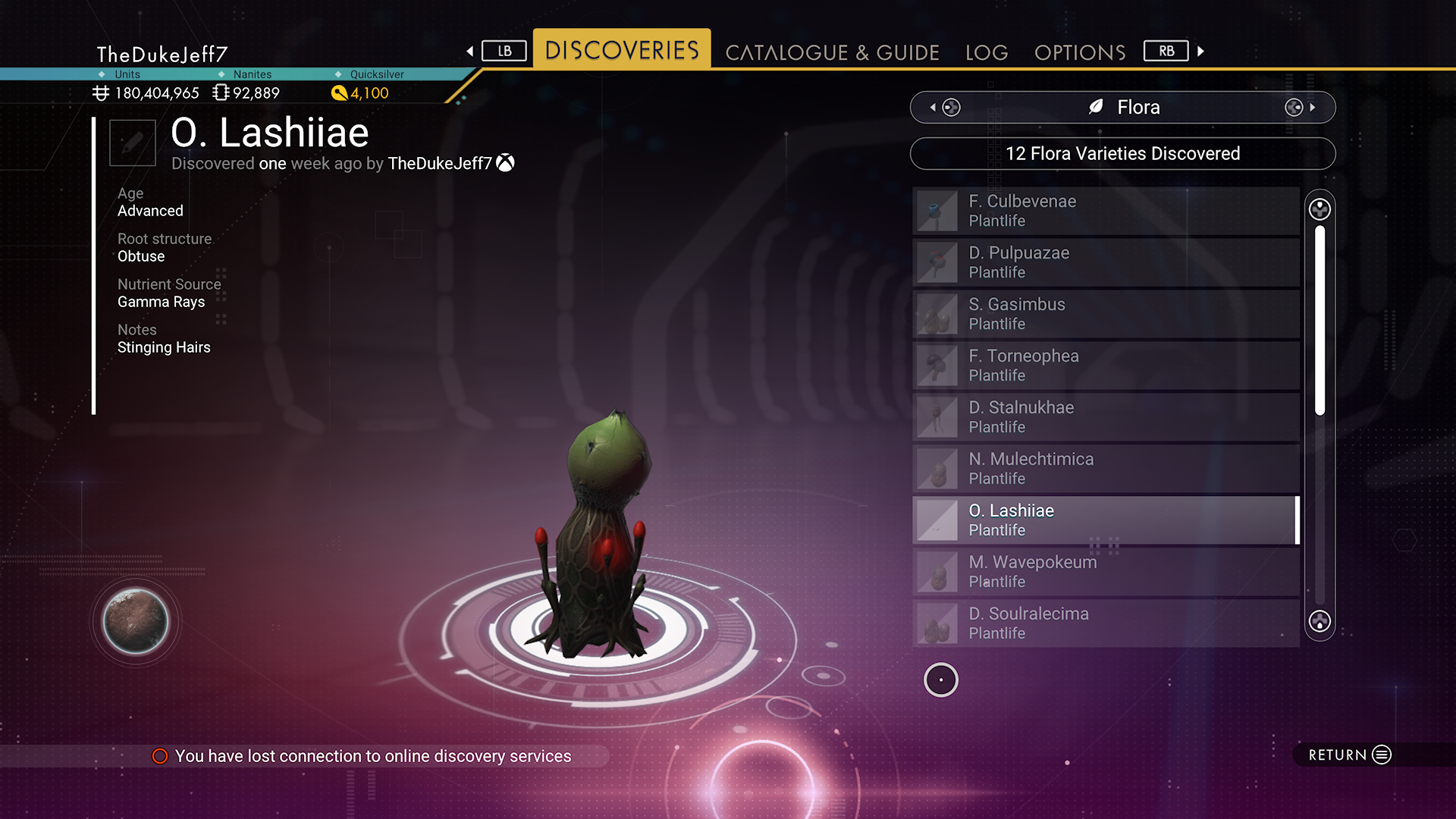Go to the Options tab

click(1080, 52)
